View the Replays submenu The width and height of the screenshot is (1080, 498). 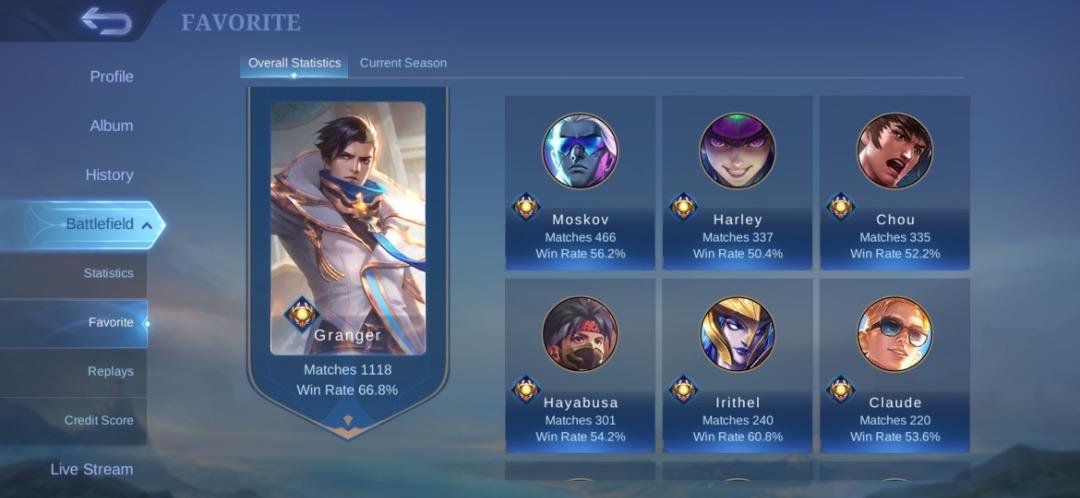click(110, 371)
